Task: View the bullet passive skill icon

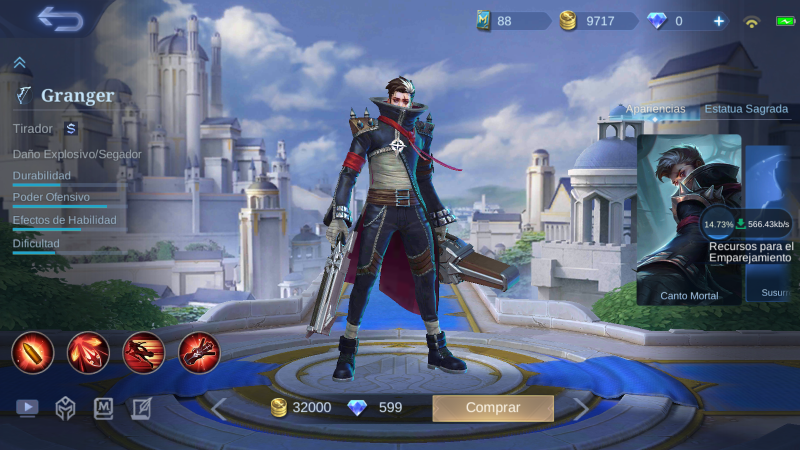Action: (x=32, y=352)
